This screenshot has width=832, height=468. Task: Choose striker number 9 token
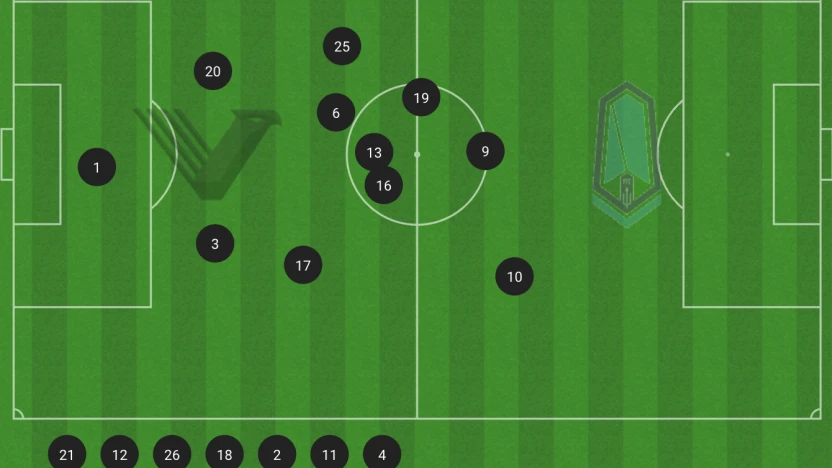(485, 151)
